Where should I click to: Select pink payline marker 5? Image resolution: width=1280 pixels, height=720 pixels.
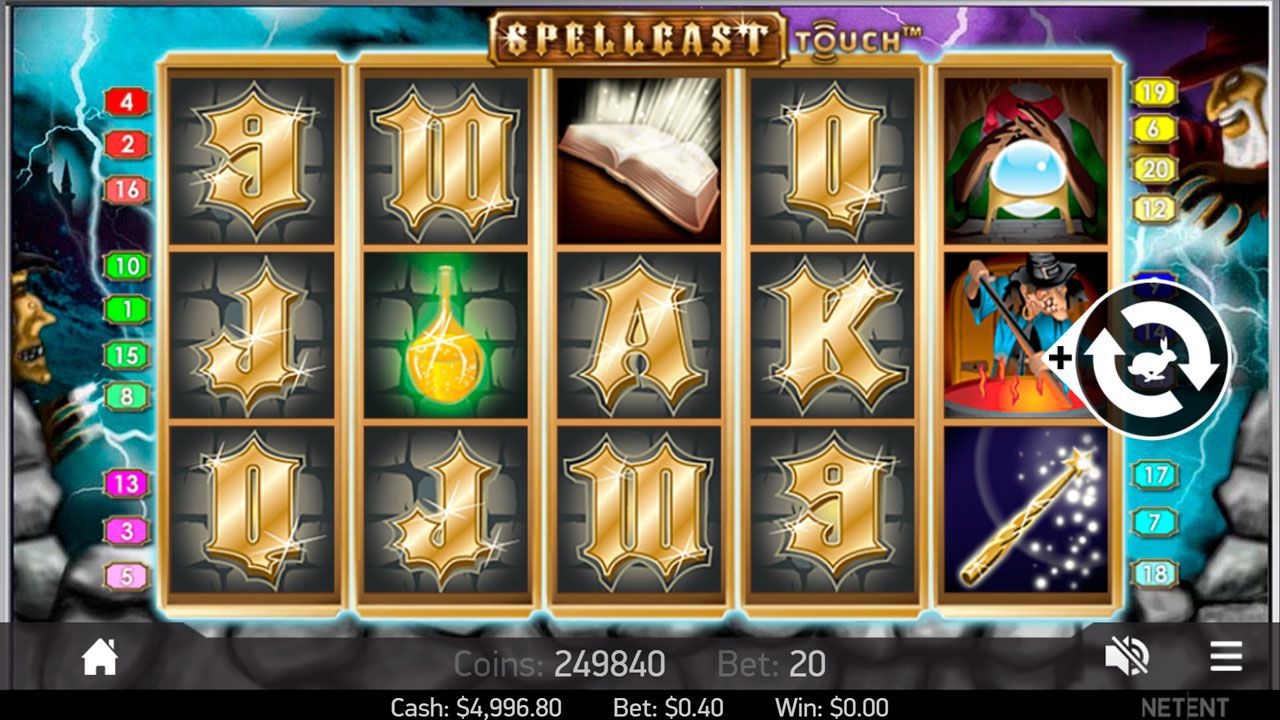(x=127, y=576)
